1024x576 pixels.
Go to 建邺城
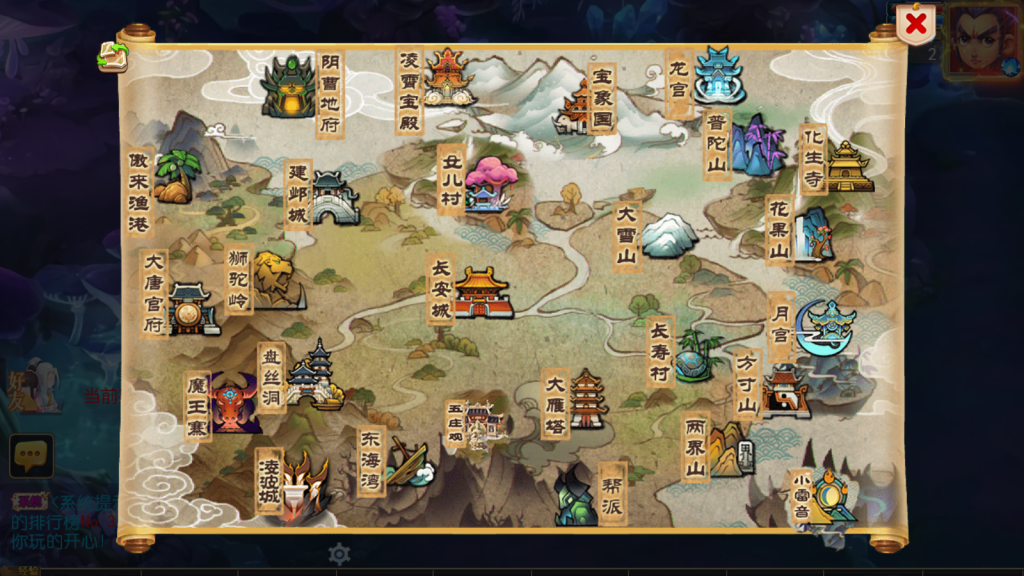click(x=334, y=198)
